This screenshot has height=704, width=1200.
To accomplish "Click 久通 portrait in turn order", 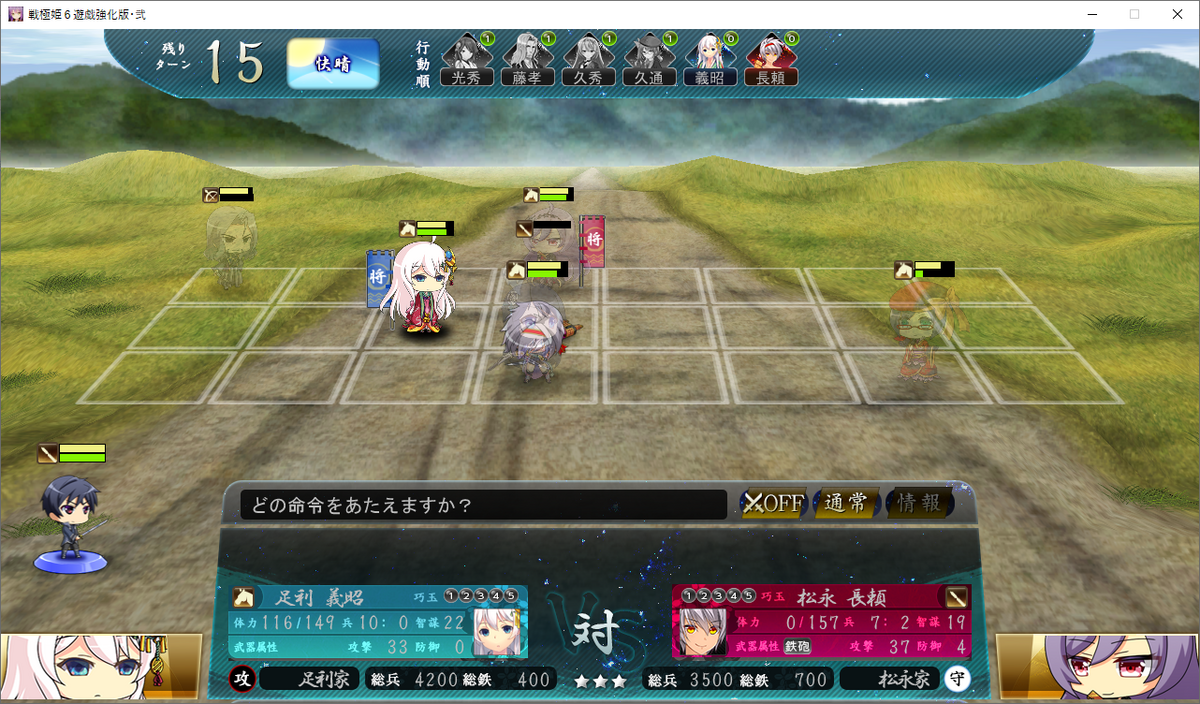I will 649,59.
